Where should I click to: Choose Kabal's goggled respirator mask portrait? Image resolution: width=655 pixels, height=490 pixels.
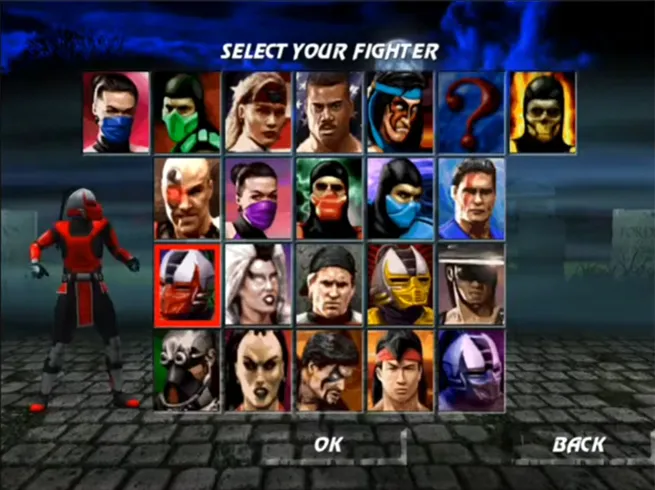pos(187,369)
